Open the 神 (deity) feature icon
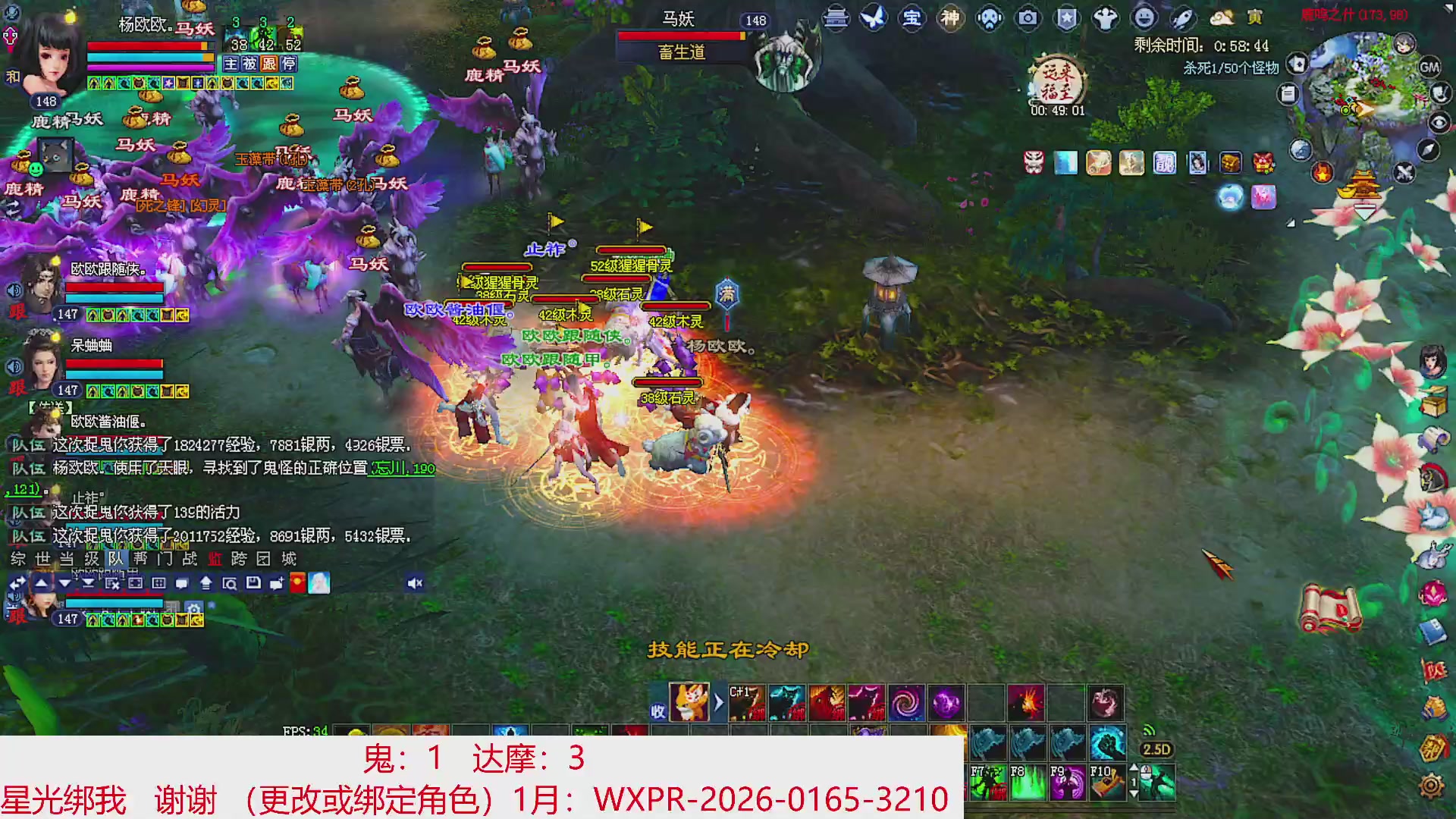The height and width of the screenshot is (819, 1456). (x=949, y=17)
